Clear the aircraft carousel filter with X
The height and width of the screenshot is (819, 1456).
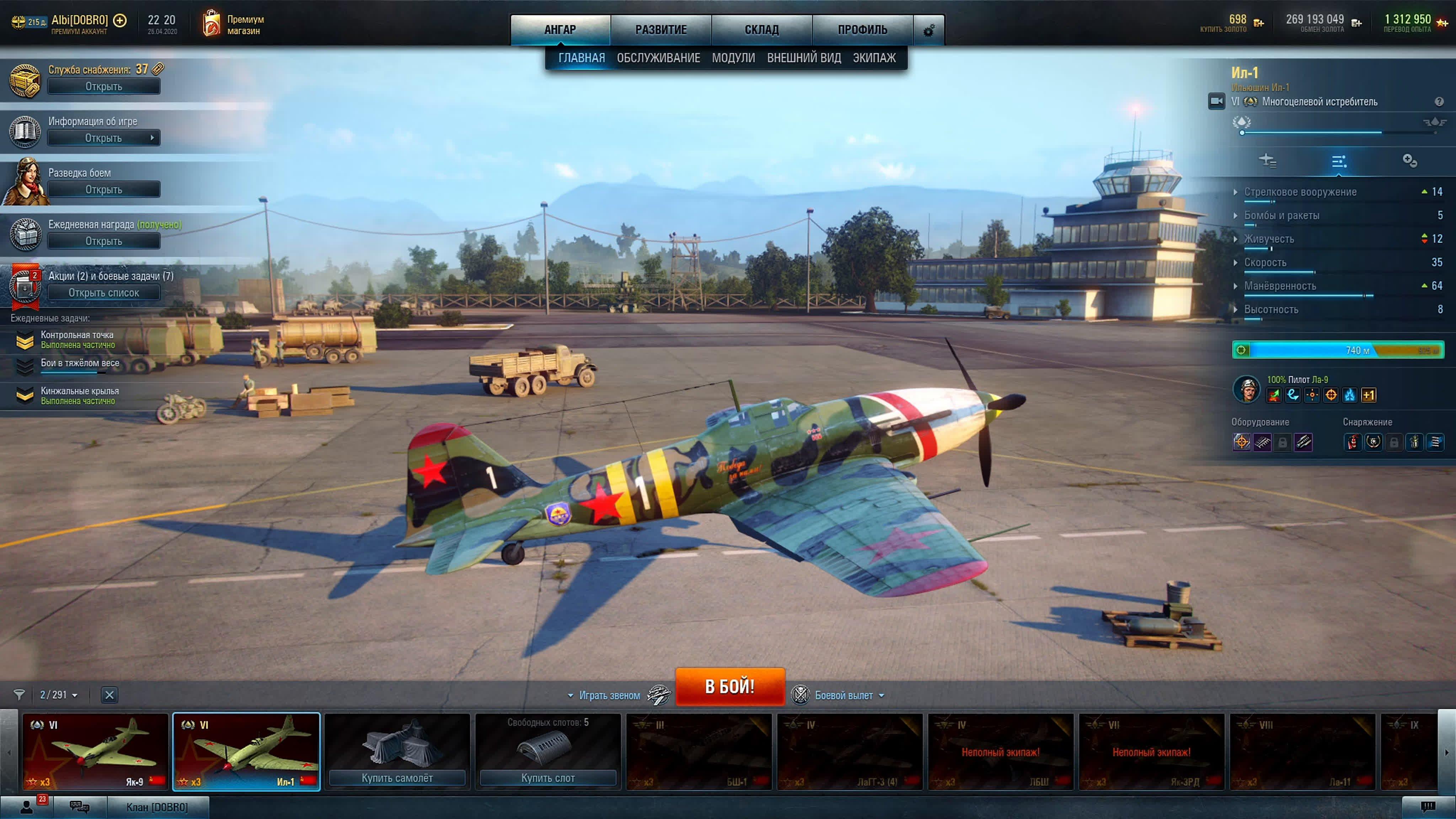[x=109, y=695]
